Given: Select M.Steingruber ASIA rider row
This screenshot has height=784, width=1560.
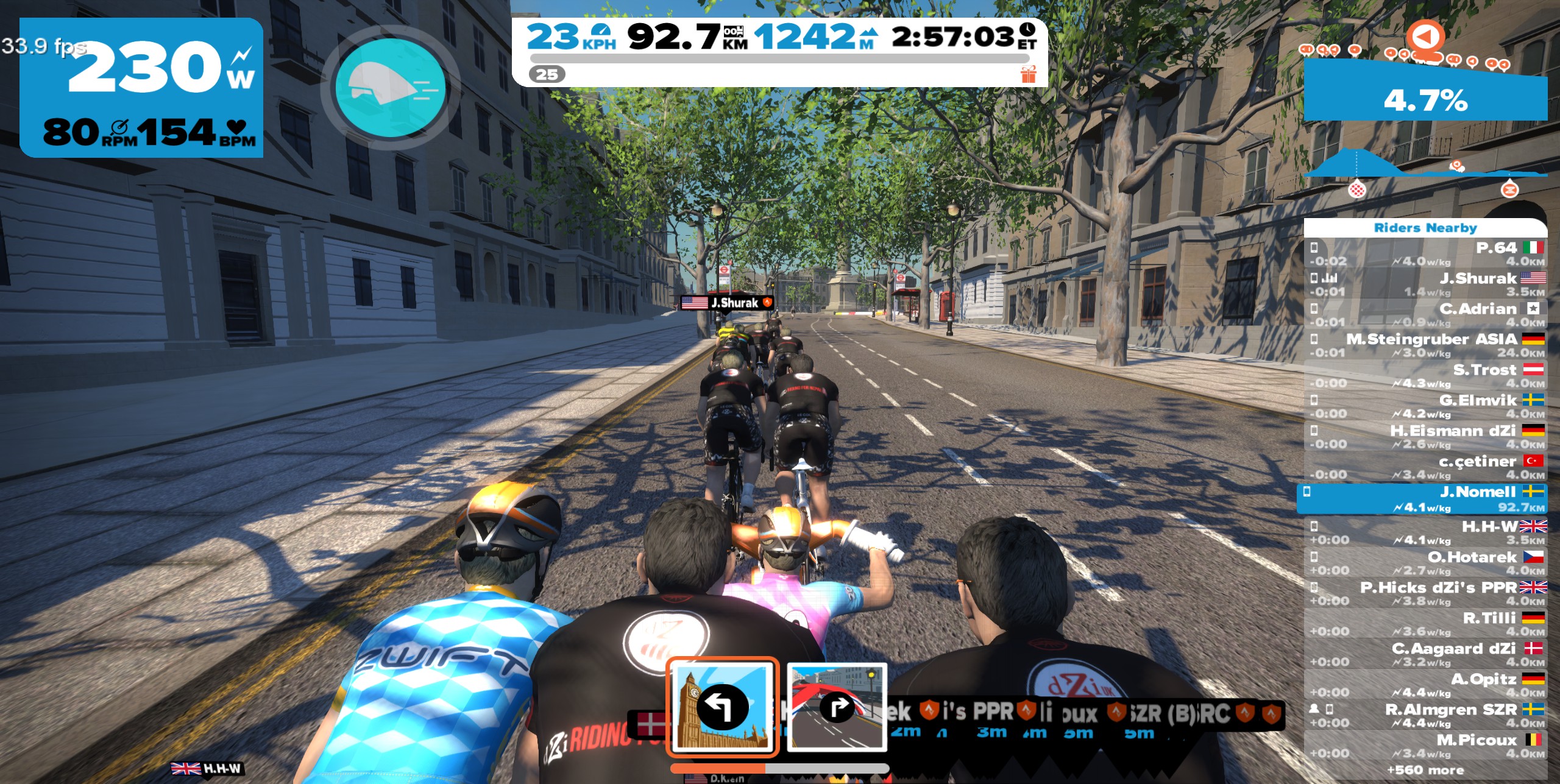Looking at the screenshot, I should click(1426, 345).
